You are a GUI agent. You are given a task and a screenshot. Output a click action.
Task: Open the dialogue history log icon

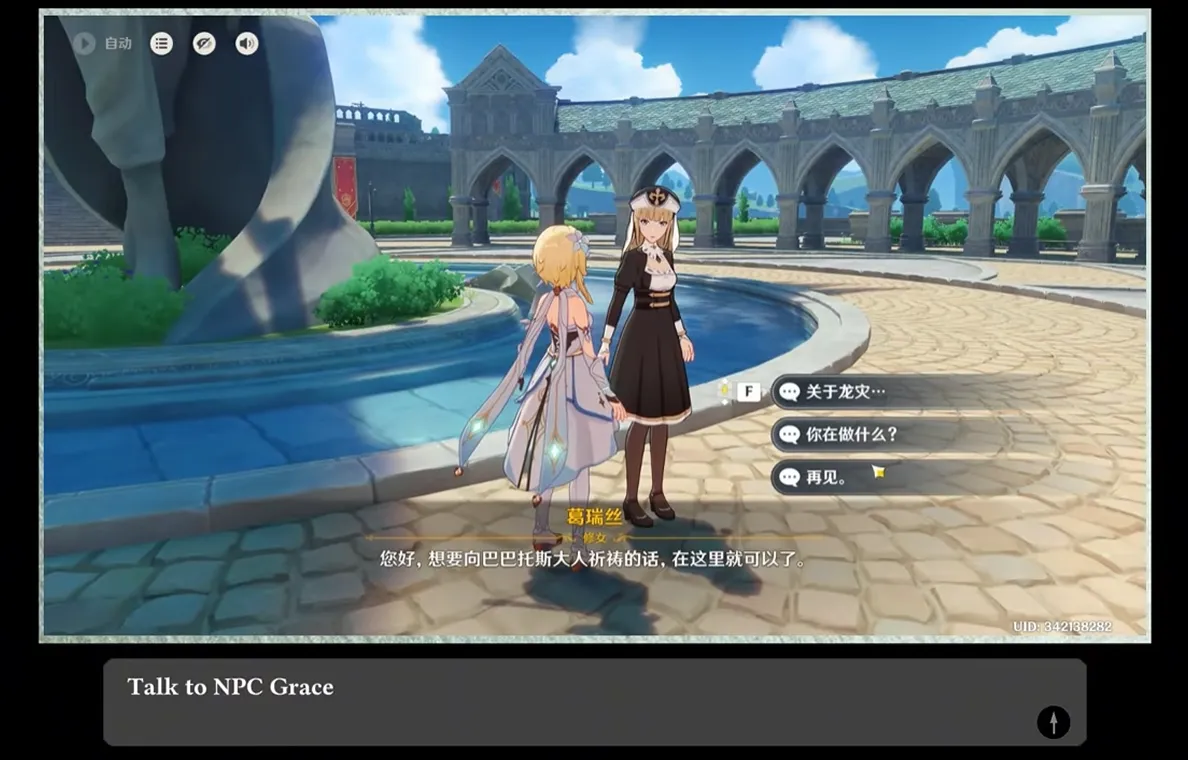(161, 43)
